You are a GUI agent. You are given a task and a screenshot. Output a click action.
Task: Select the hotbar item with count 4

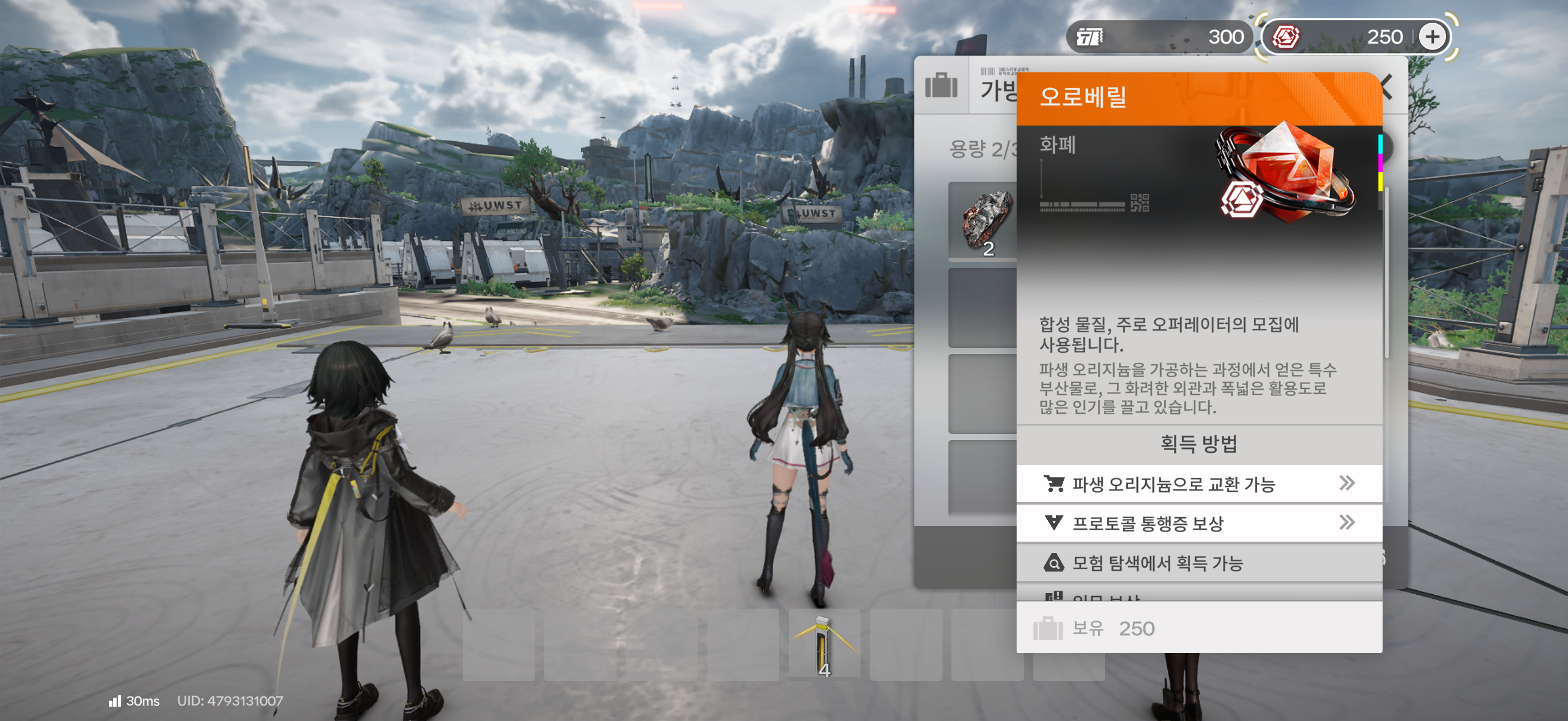click(x=823, y=645)
